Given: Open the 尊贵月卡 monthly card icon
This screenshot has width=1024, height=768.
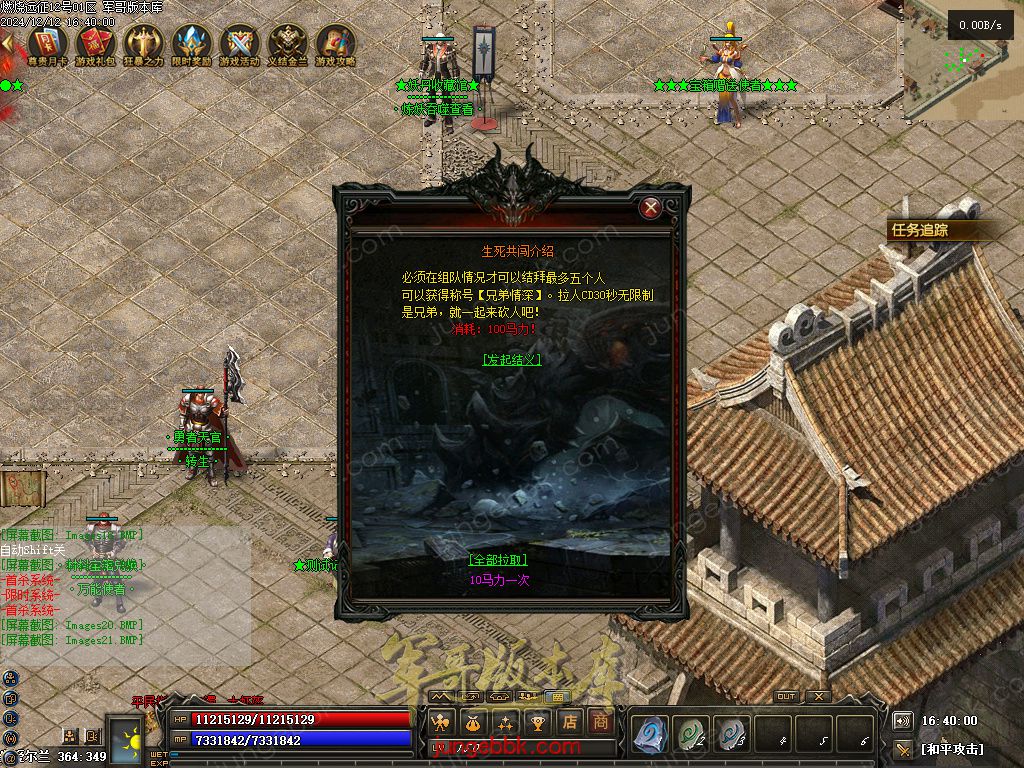Looking at the screenshot, I should click(x=47, y=44).
